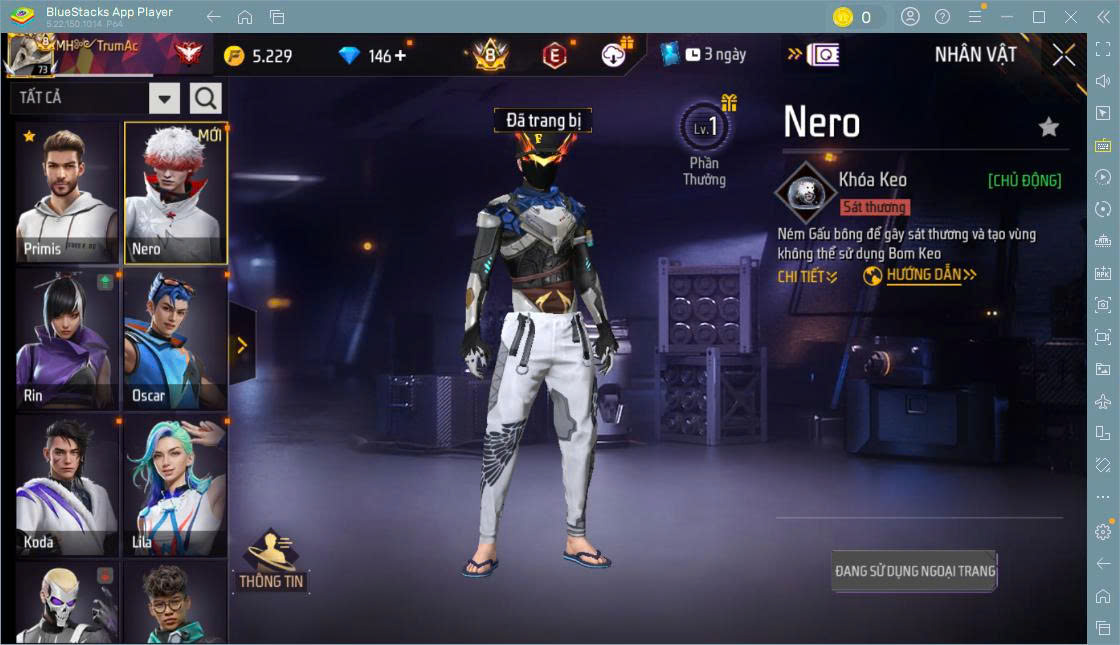Add diamonds with the plus button
This screenshot has height=645, width=1120.
coord(401,56)
